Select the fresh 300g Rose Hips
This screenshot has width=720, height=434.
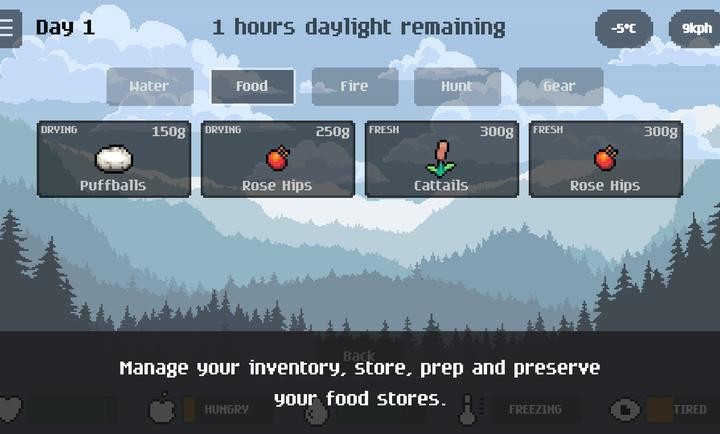click(605, 159)
